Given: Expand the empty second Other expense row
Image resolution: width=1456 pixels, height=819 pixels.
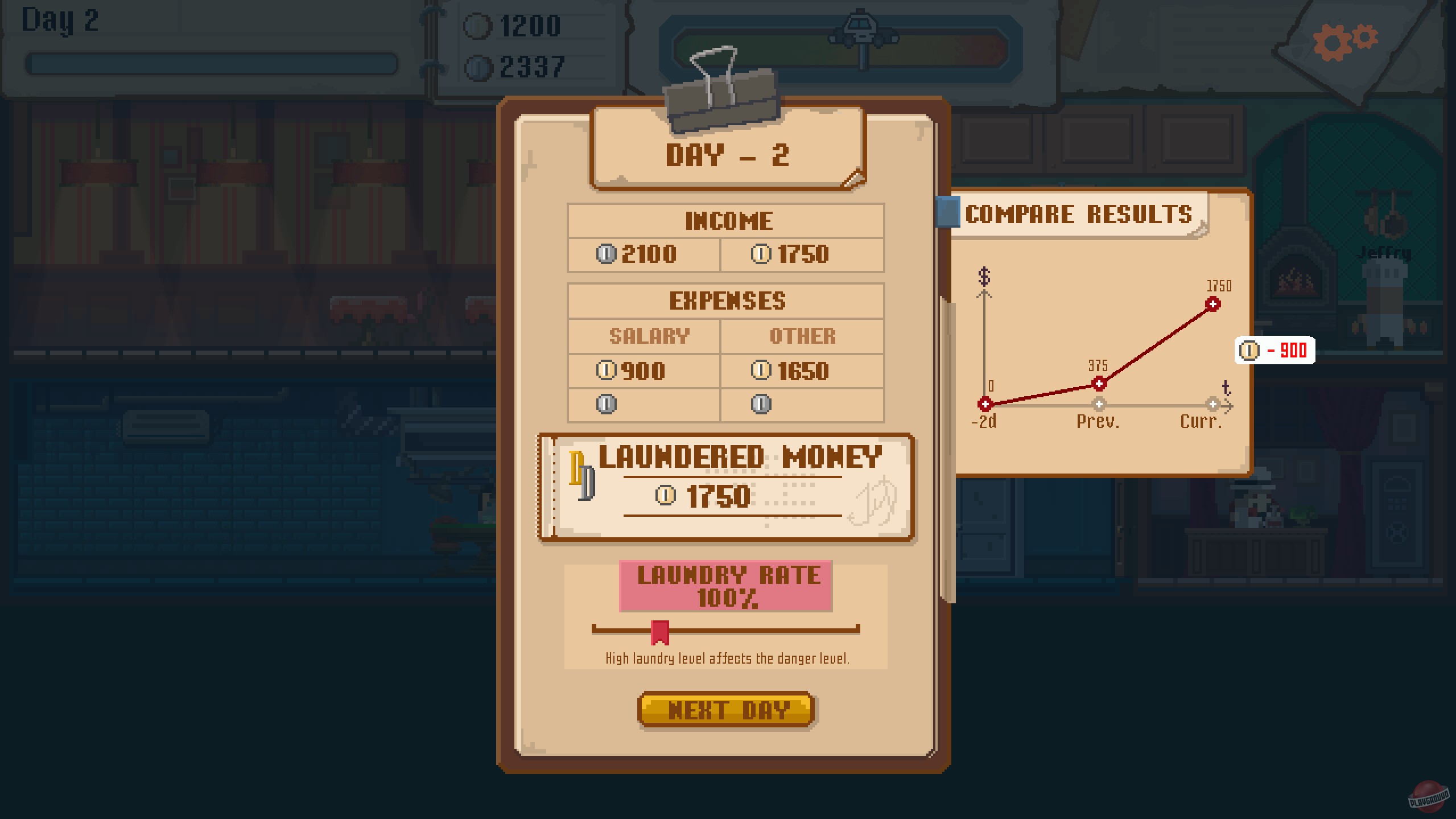Looking at the screenshot, I should click(x=802, y=405).
